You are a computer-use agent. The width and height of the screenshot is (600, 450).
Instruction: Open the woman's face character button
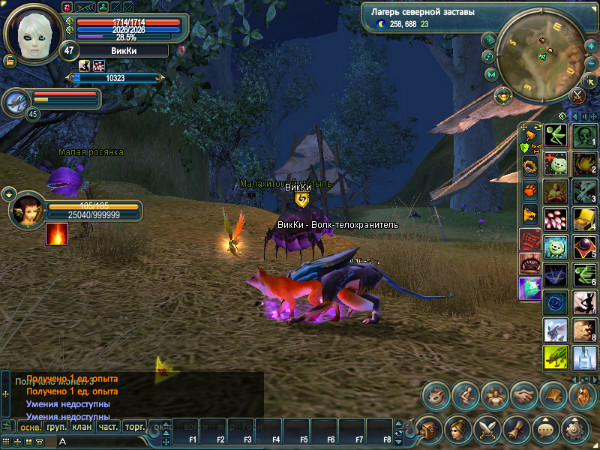459,428
